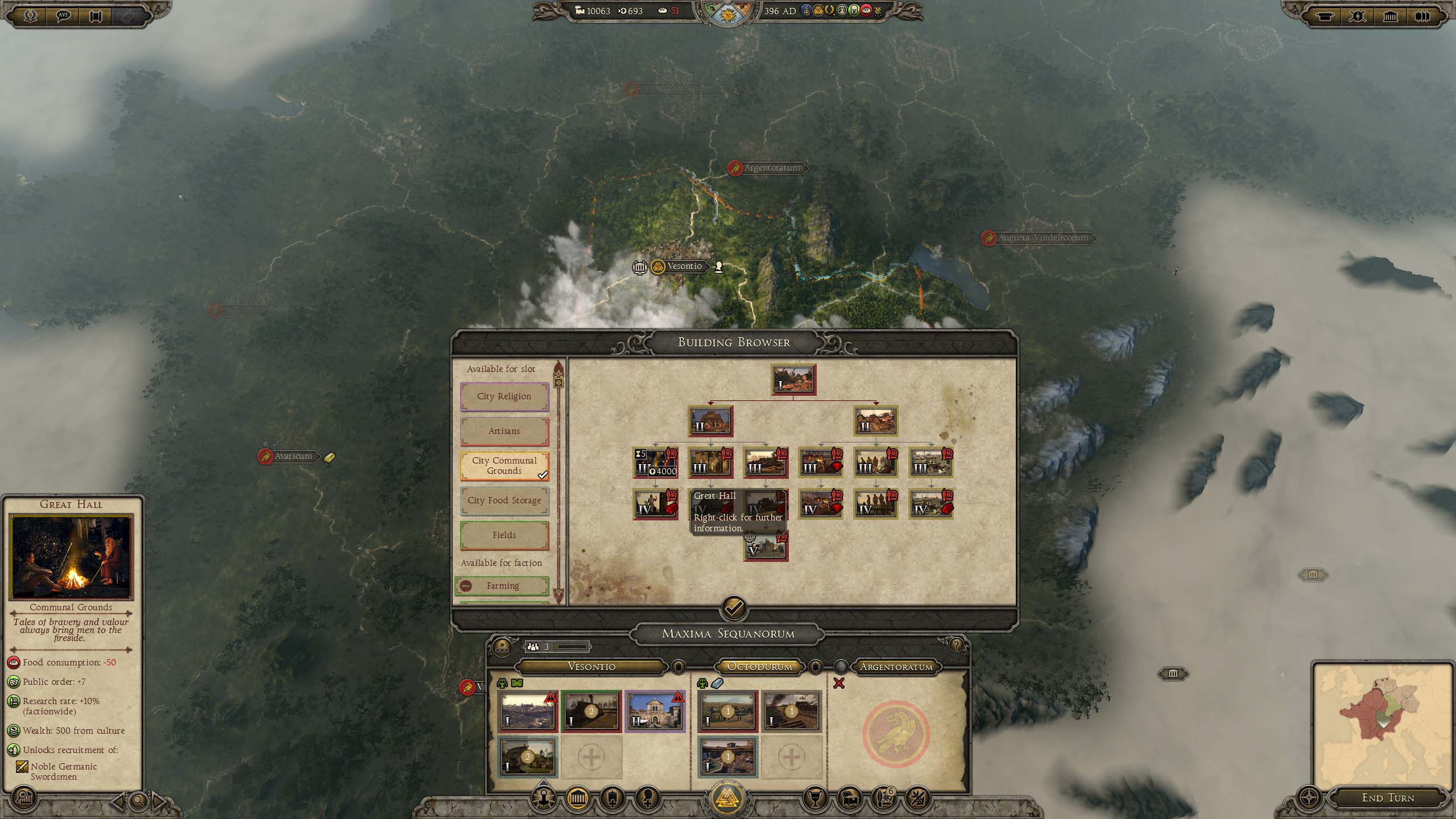Confirm building browser with checkmark button

(734, 608)
